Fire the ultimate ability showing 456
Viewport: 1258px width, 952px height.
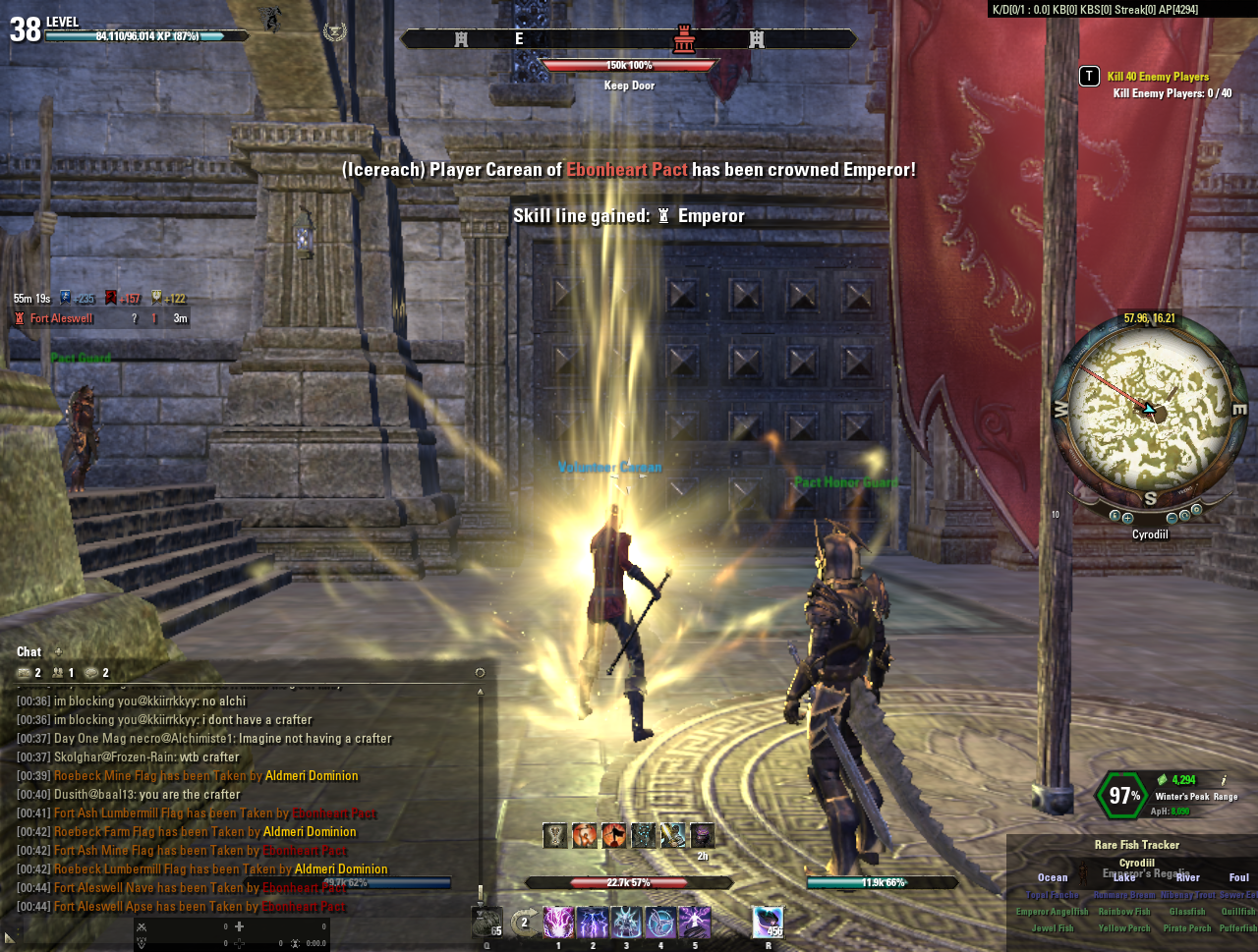(x=768, y=923)
